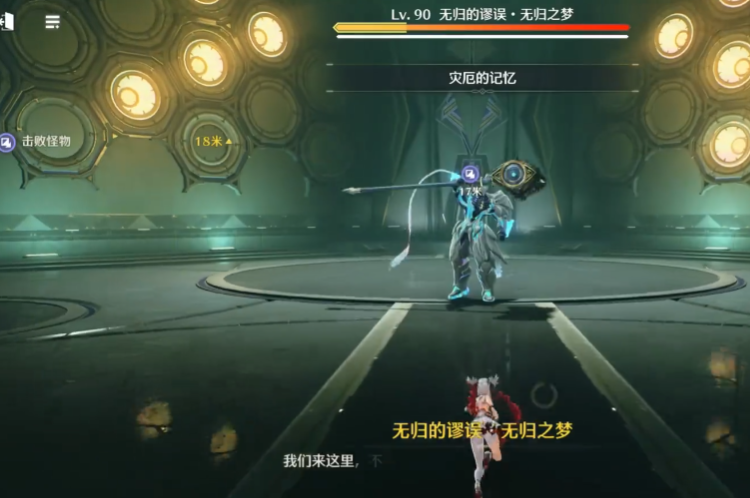
Task: Open the list menu icon
Action: (52, 21)
